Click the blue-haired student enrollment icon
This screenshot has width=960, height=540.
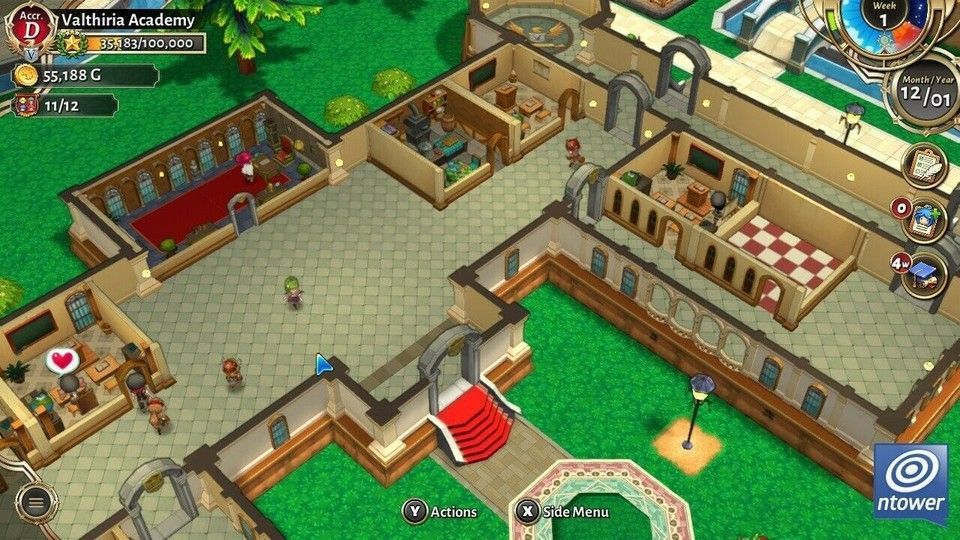pos(924,221)
